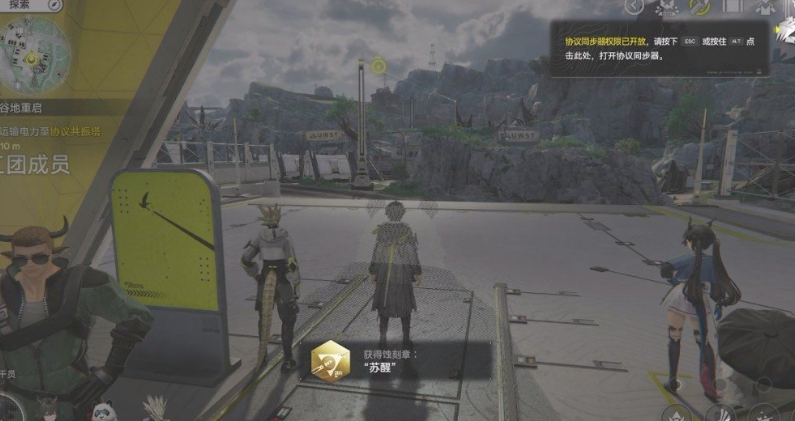
Task: Open the 协议共振塔 objective entry
Action: point(74,130)
